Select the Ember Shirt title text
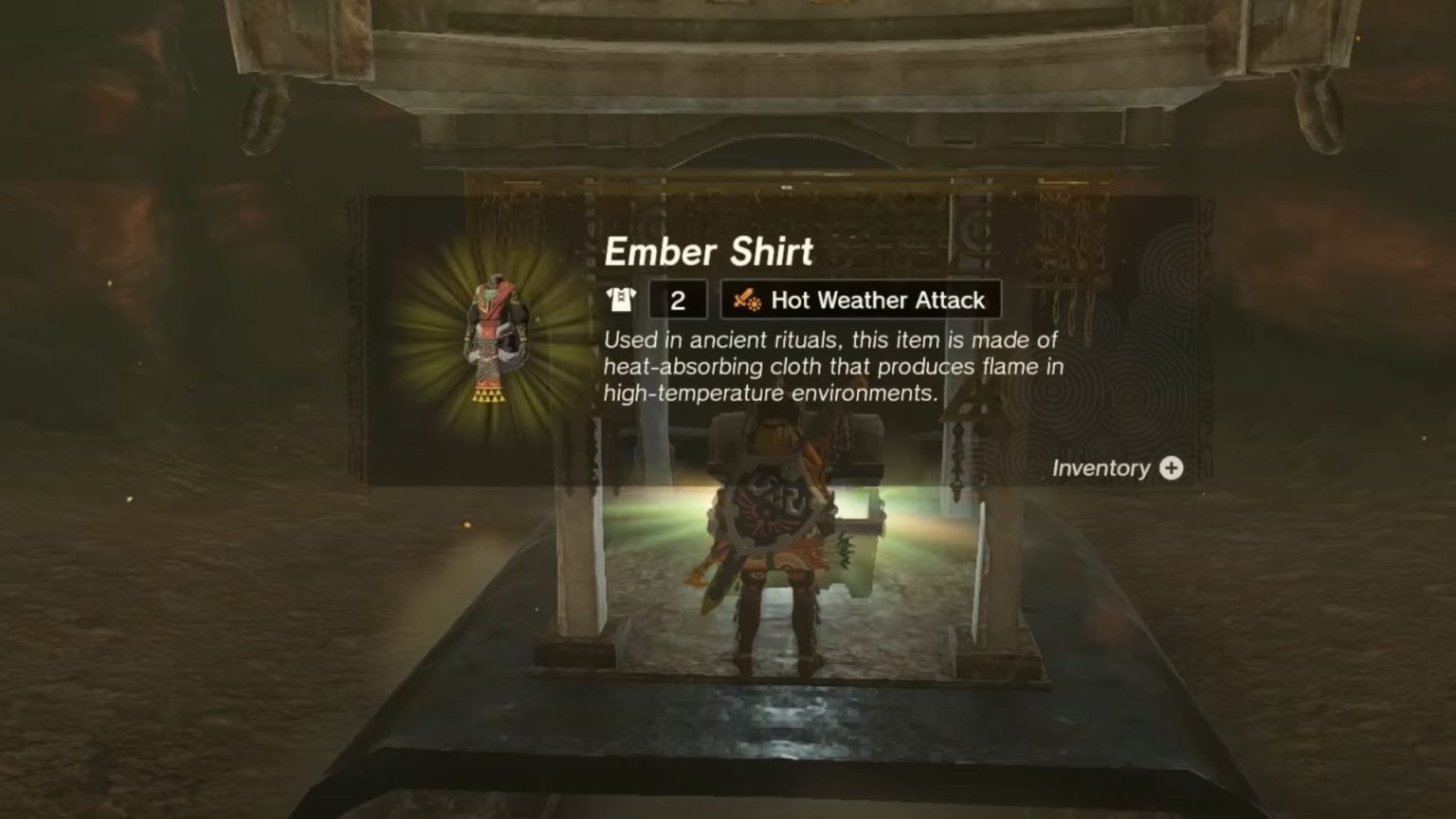The height and width of the screenshot is (819, 1456). click(709, 251)
